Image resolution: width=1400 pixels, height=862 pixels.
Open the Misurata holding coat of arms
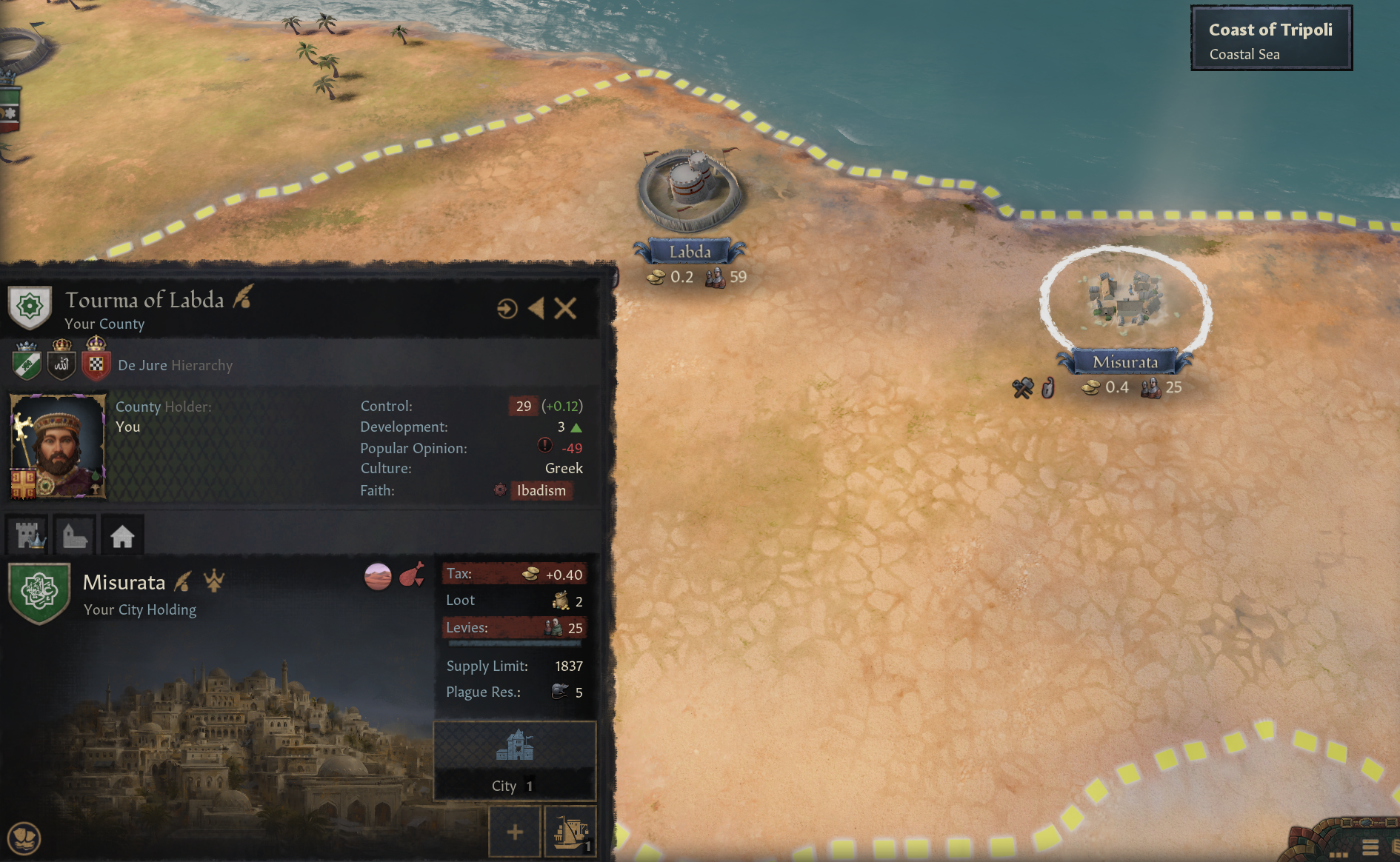pyautogui.click(x=39, y=593)
